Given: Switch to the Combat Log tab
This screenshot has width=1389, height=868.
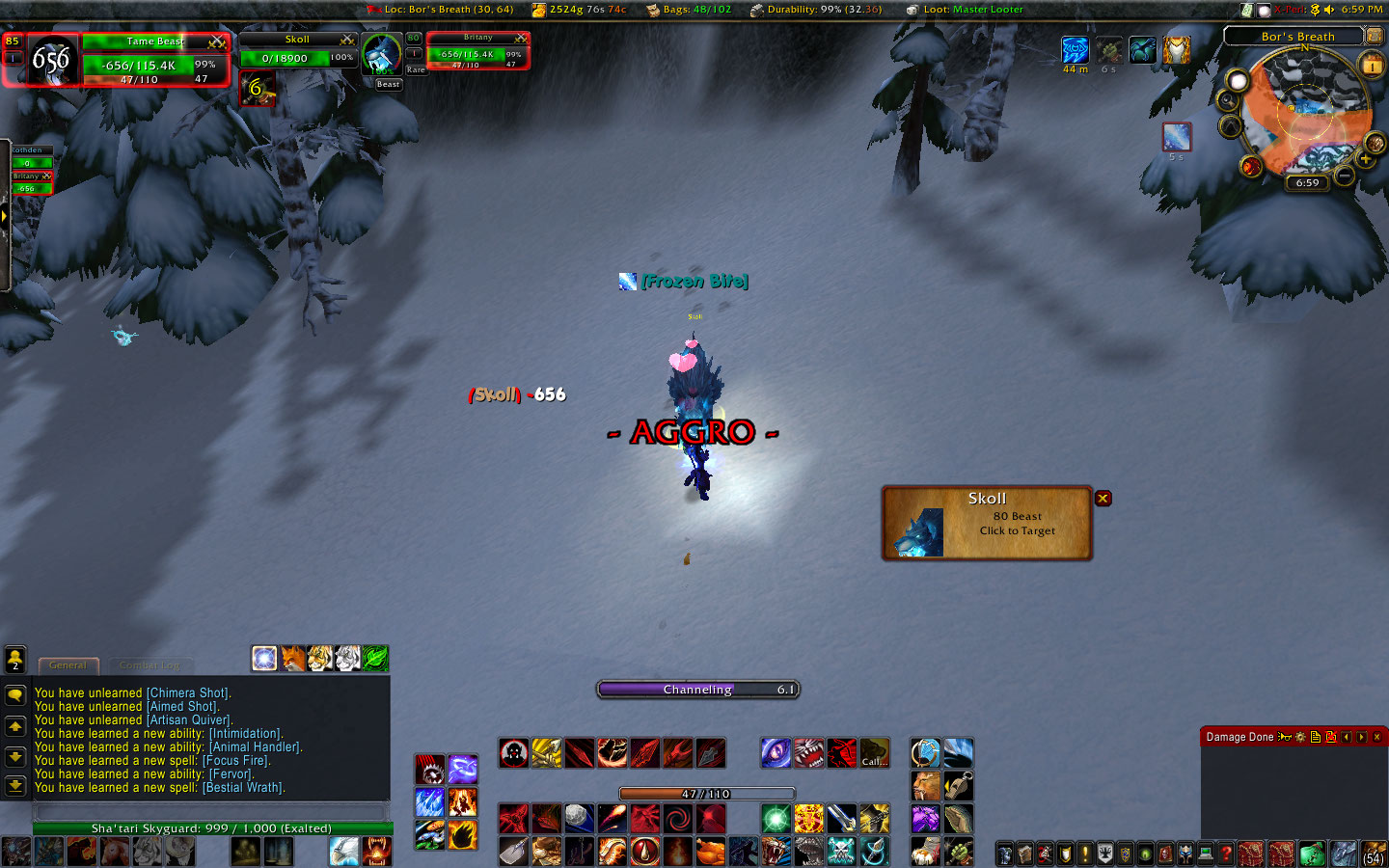Looking at the screenshot, I should click(x=150, y=665).
